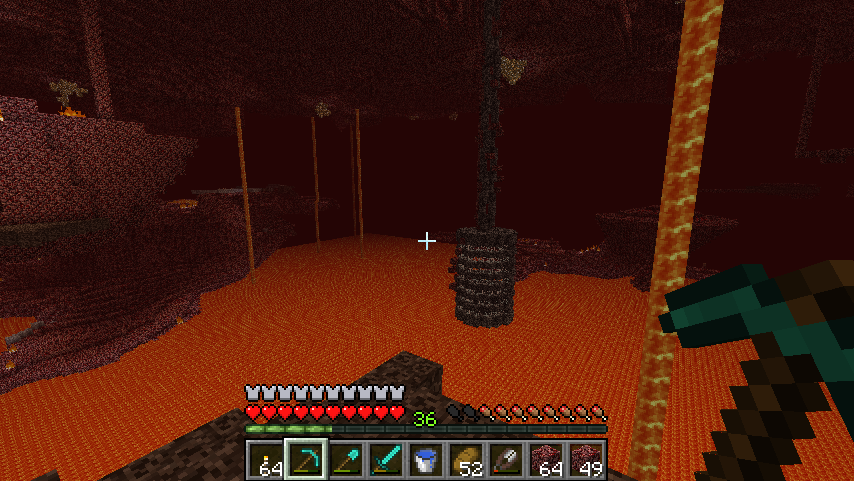Select the netherrack stack of 64

coord(546,460)
